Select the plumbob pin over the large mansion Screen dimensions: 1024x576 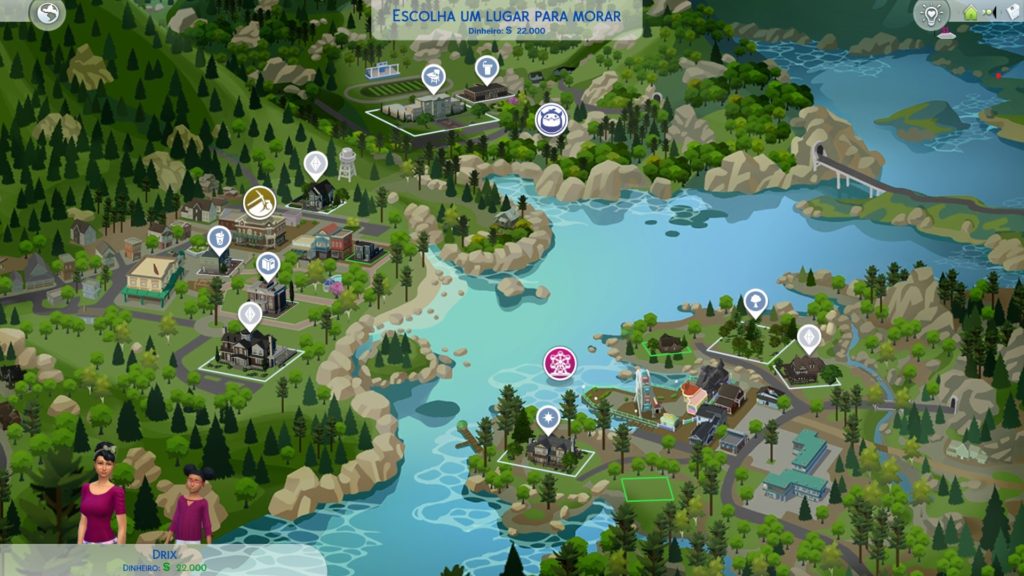point(250,314)
